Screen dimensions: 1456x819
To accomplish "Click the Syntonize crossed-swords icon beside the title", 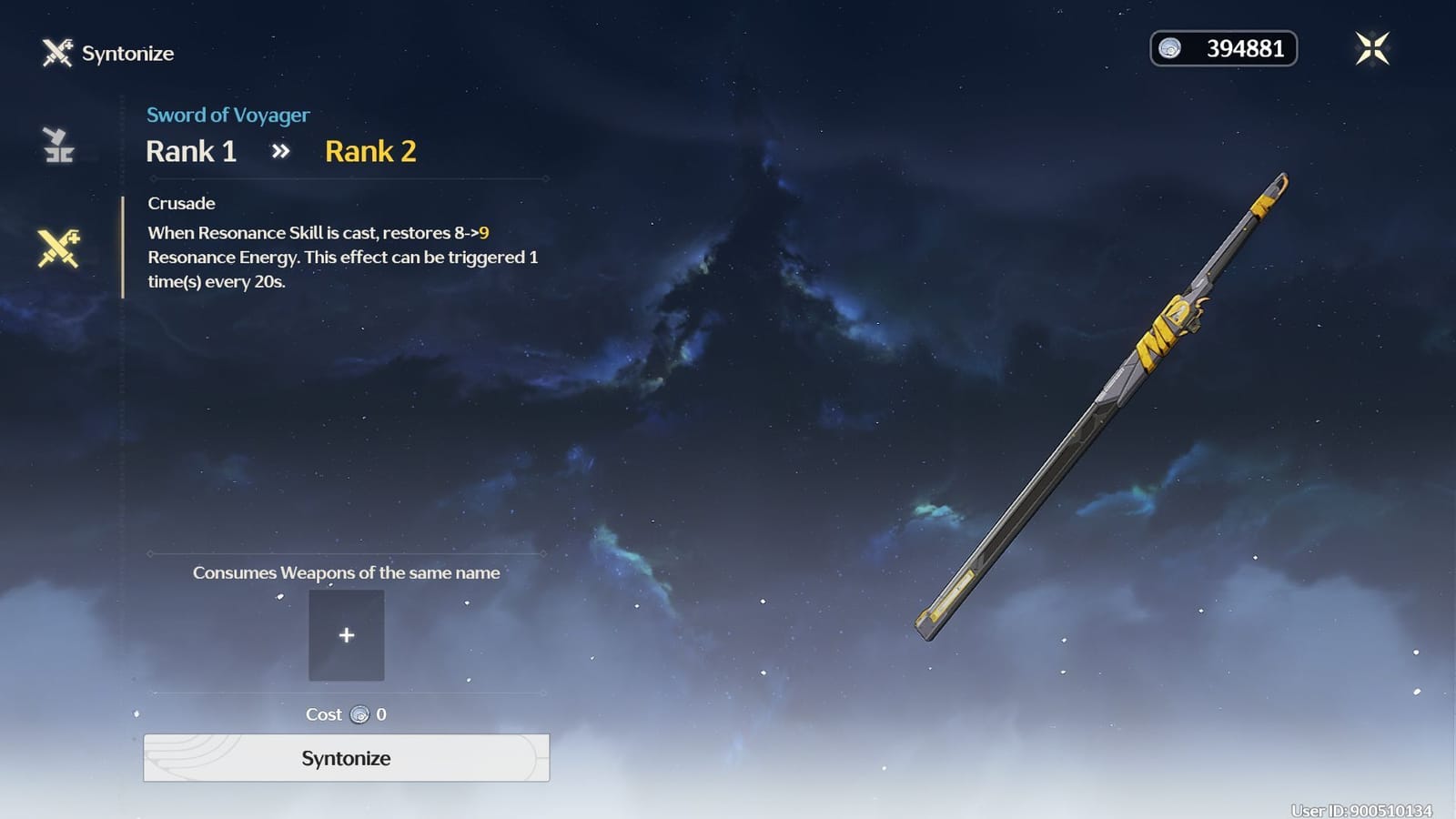I will click(x=55, y=53).
